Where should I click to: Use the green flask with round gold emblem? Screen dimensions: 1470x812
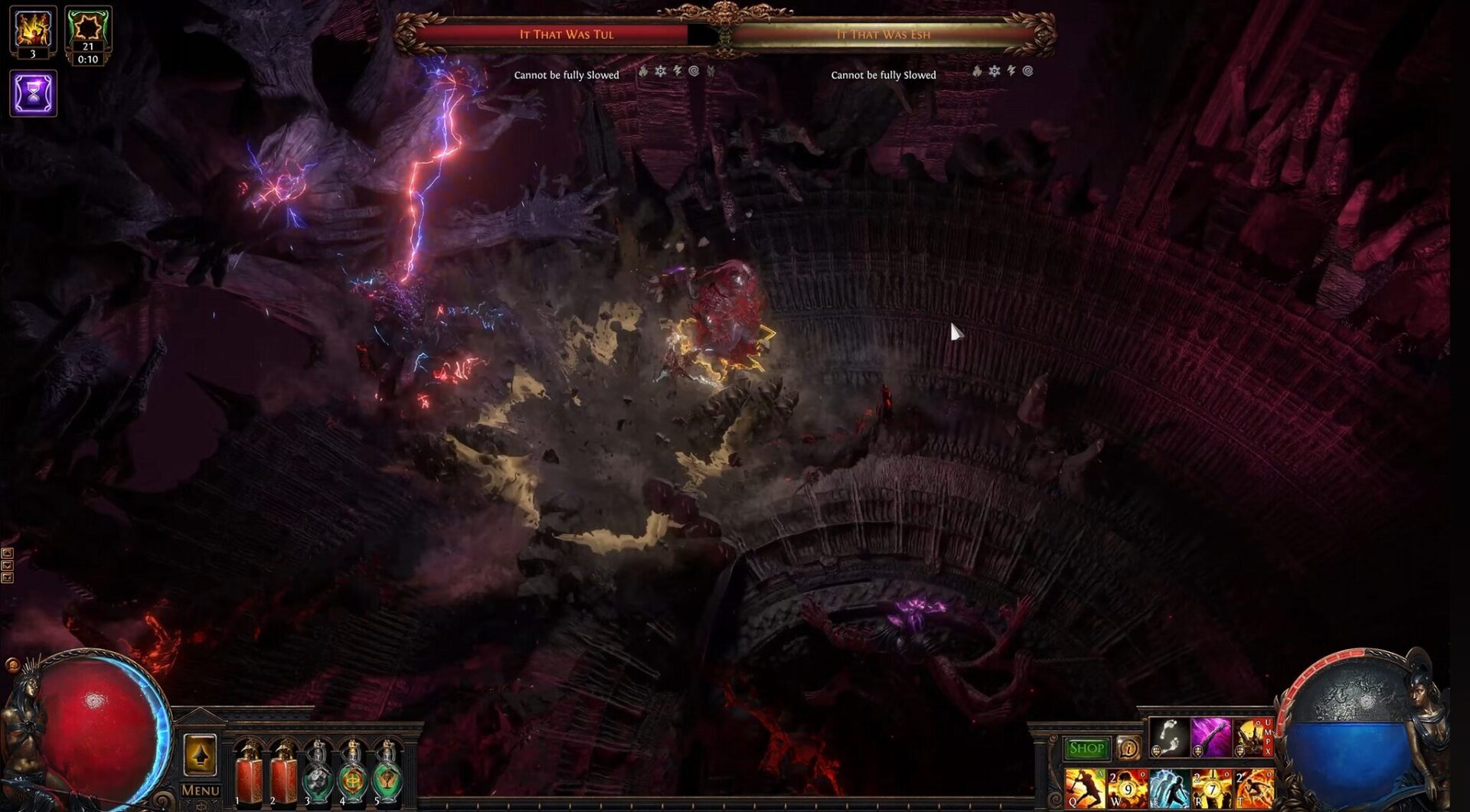[352, 774]
